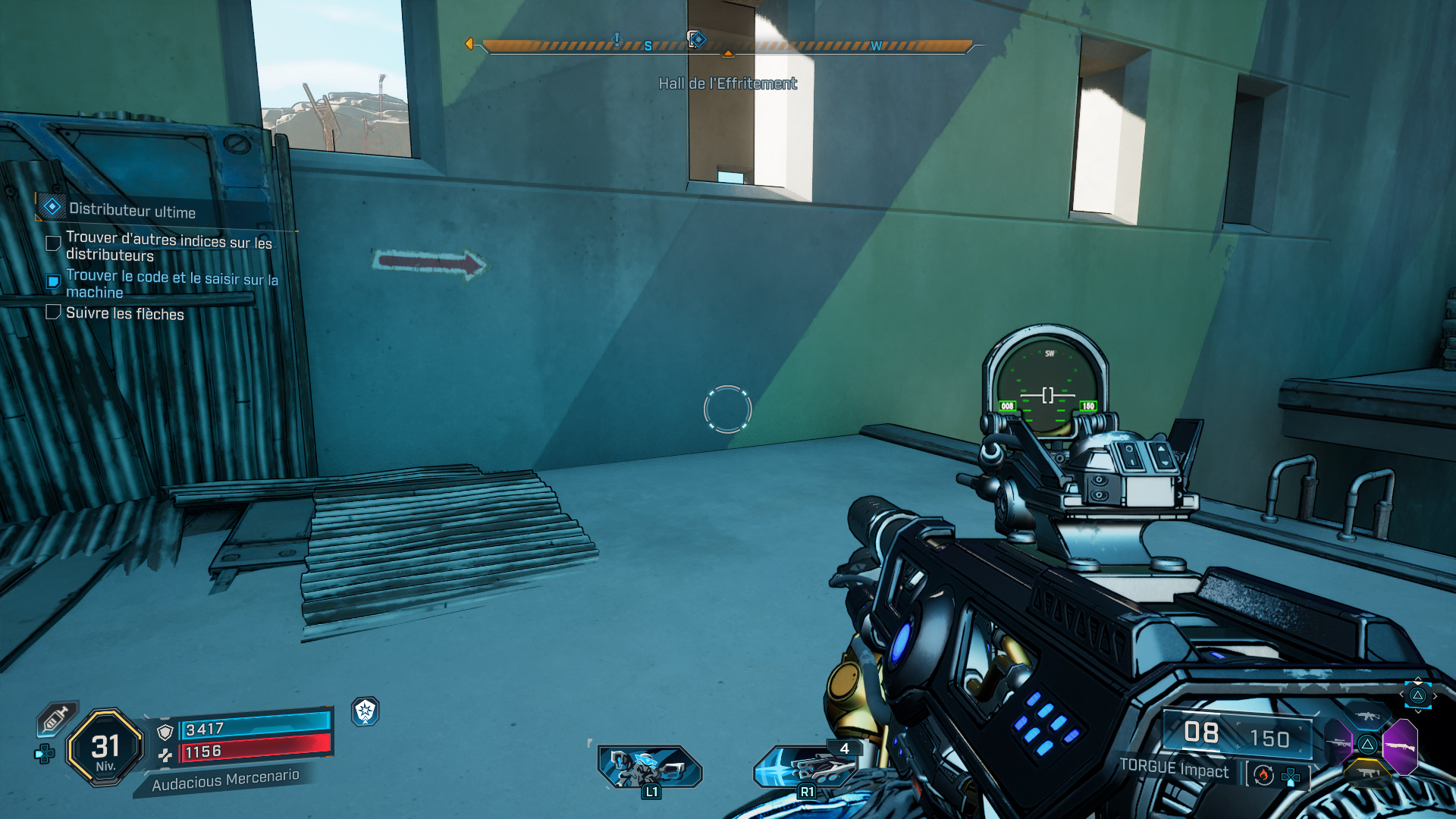This screenshot has height=819, width=1456.
Task: Click the TORGUE Impact weapon name
Action: point(1175,770)
